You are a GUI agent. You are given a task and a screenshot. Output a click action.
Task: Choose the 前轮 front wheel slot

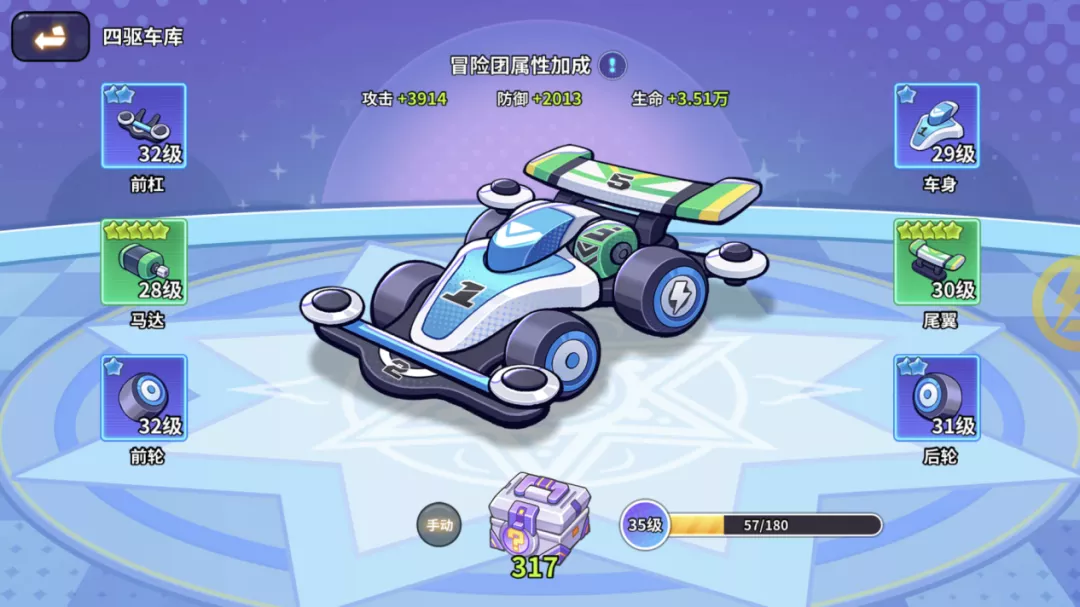tap(144, 398)
